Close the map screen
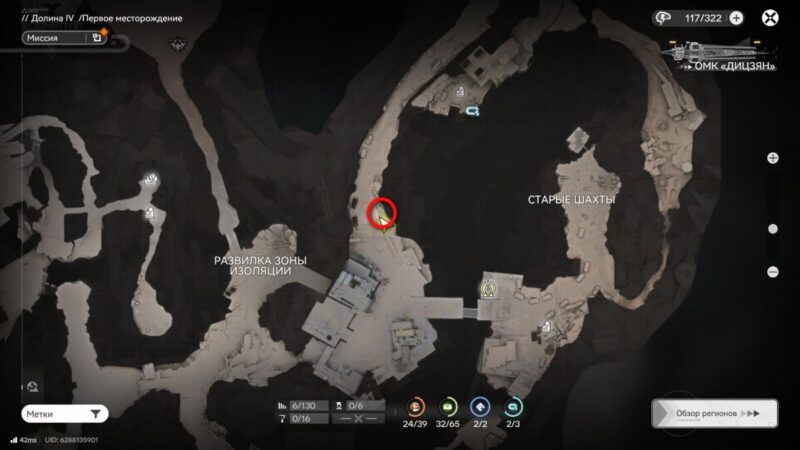Viewport: 800px width, 450px height. [x=769, y=17]
